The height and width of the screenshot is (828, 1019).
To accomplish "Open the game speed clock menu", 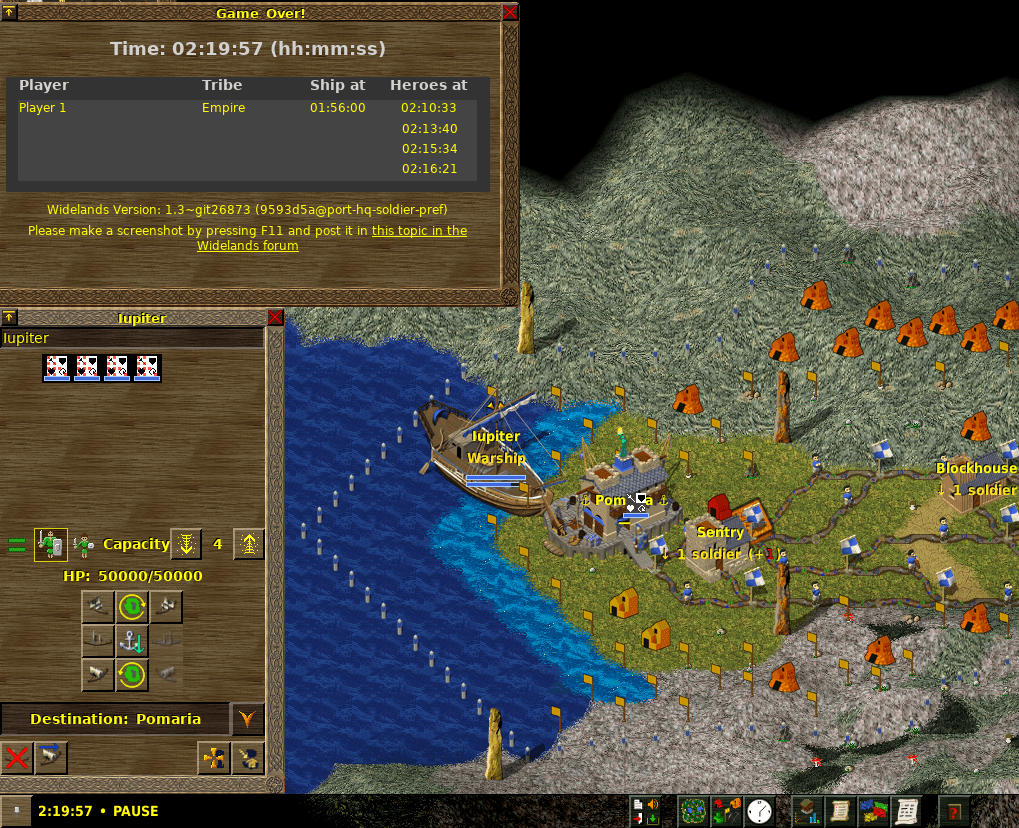I will (759, 810).
